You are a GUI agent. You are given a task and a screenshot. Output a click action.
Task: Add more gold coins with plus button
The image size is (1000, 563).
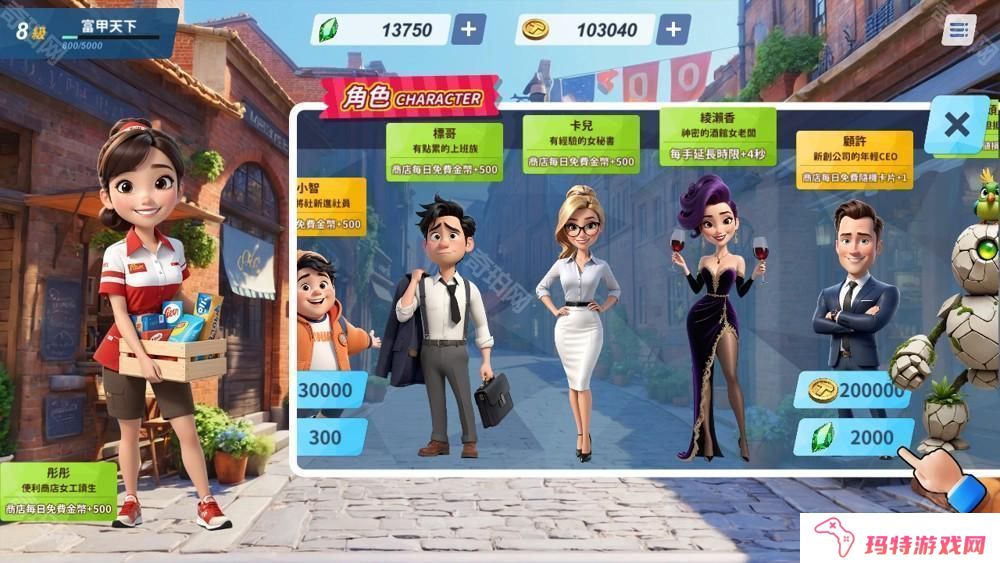click(672, 29)
